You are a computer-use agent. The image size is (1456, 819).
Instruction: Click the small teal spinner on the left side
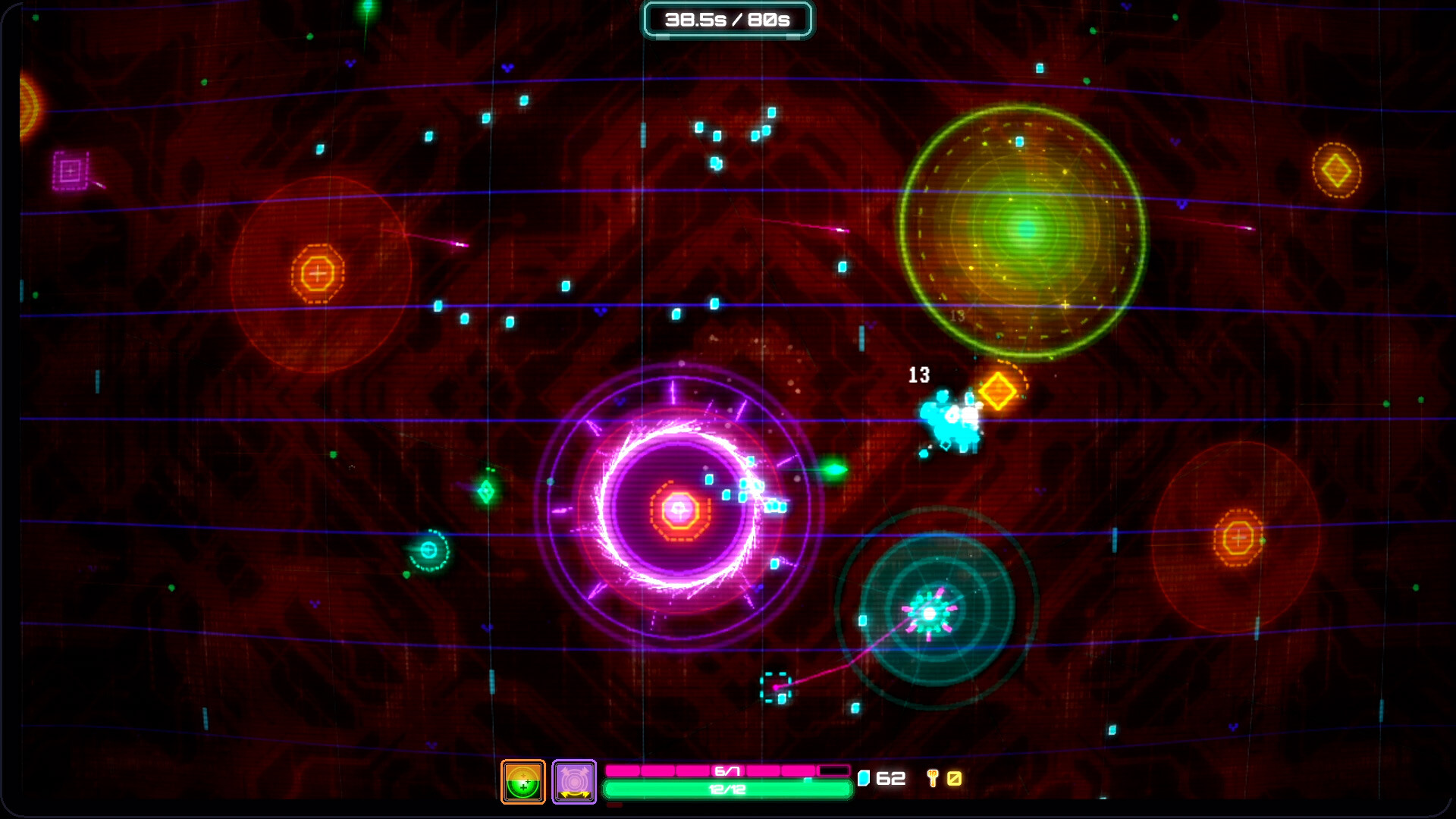428,548
